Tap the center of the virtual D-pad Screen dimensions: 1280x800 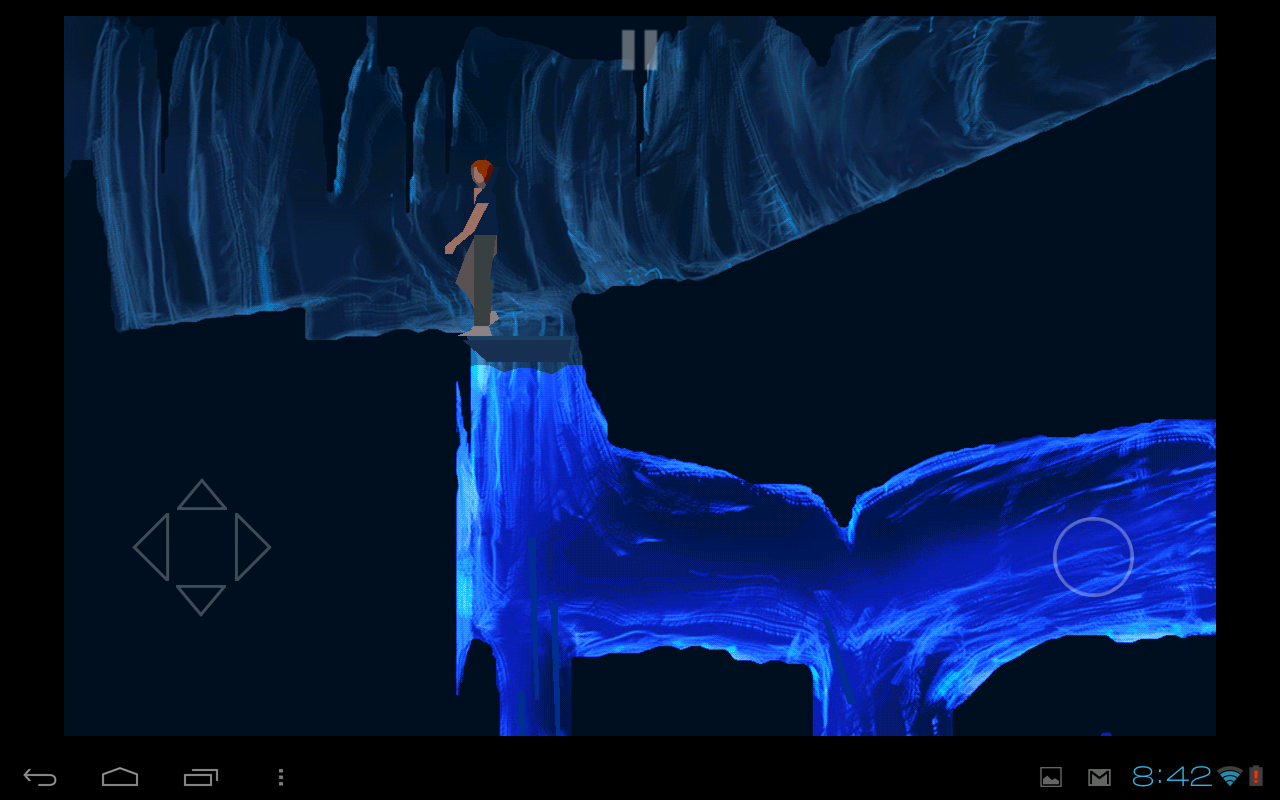[x=201, y=548]
